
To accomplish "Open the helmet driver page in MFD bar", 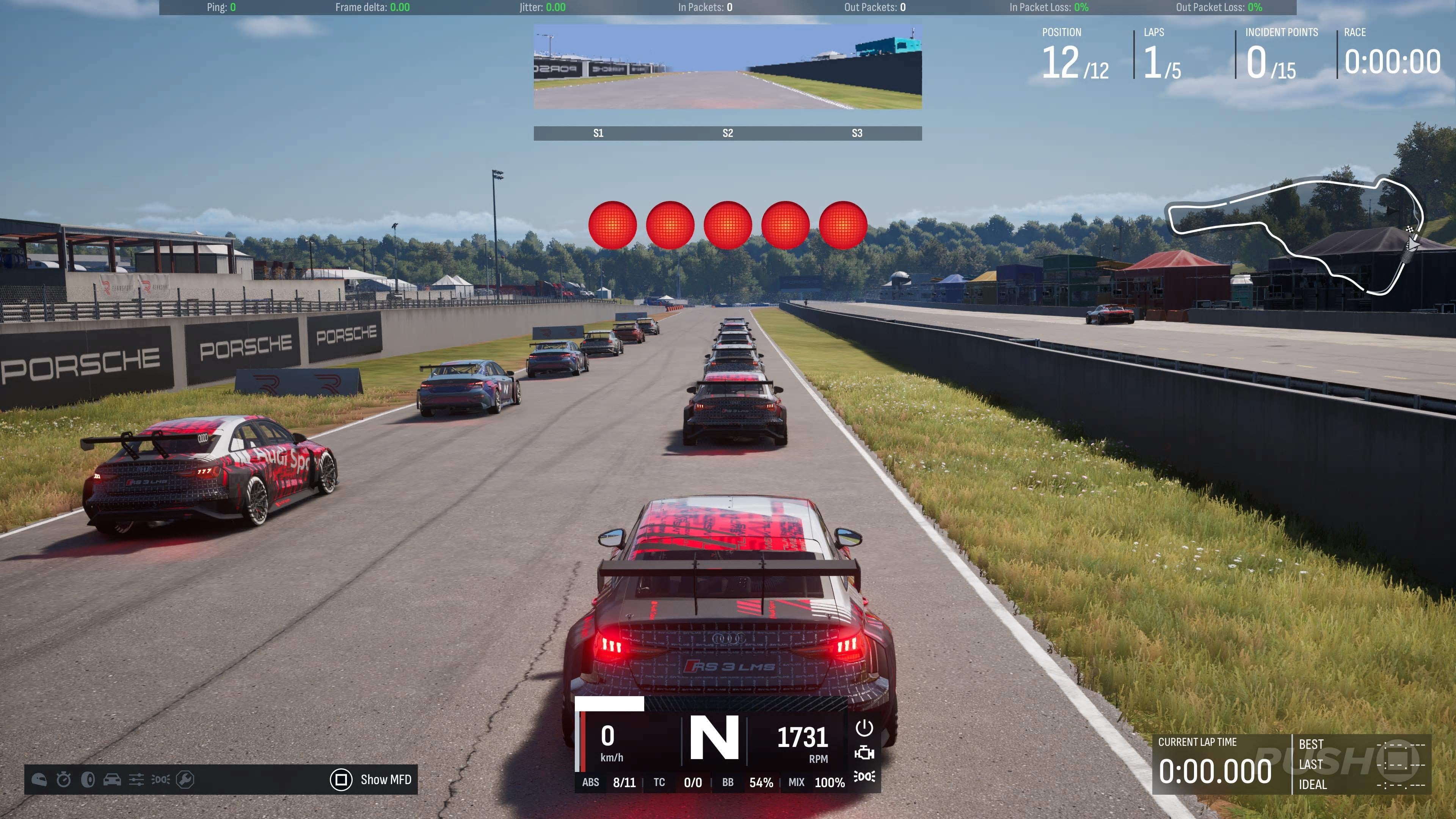I will pos(39,780).
